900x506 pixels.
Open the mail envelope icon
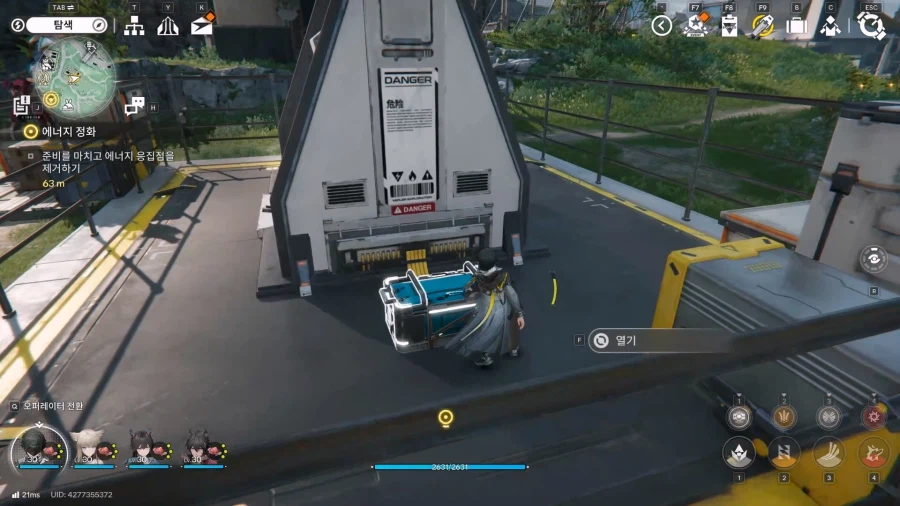(x=202, y=25)
